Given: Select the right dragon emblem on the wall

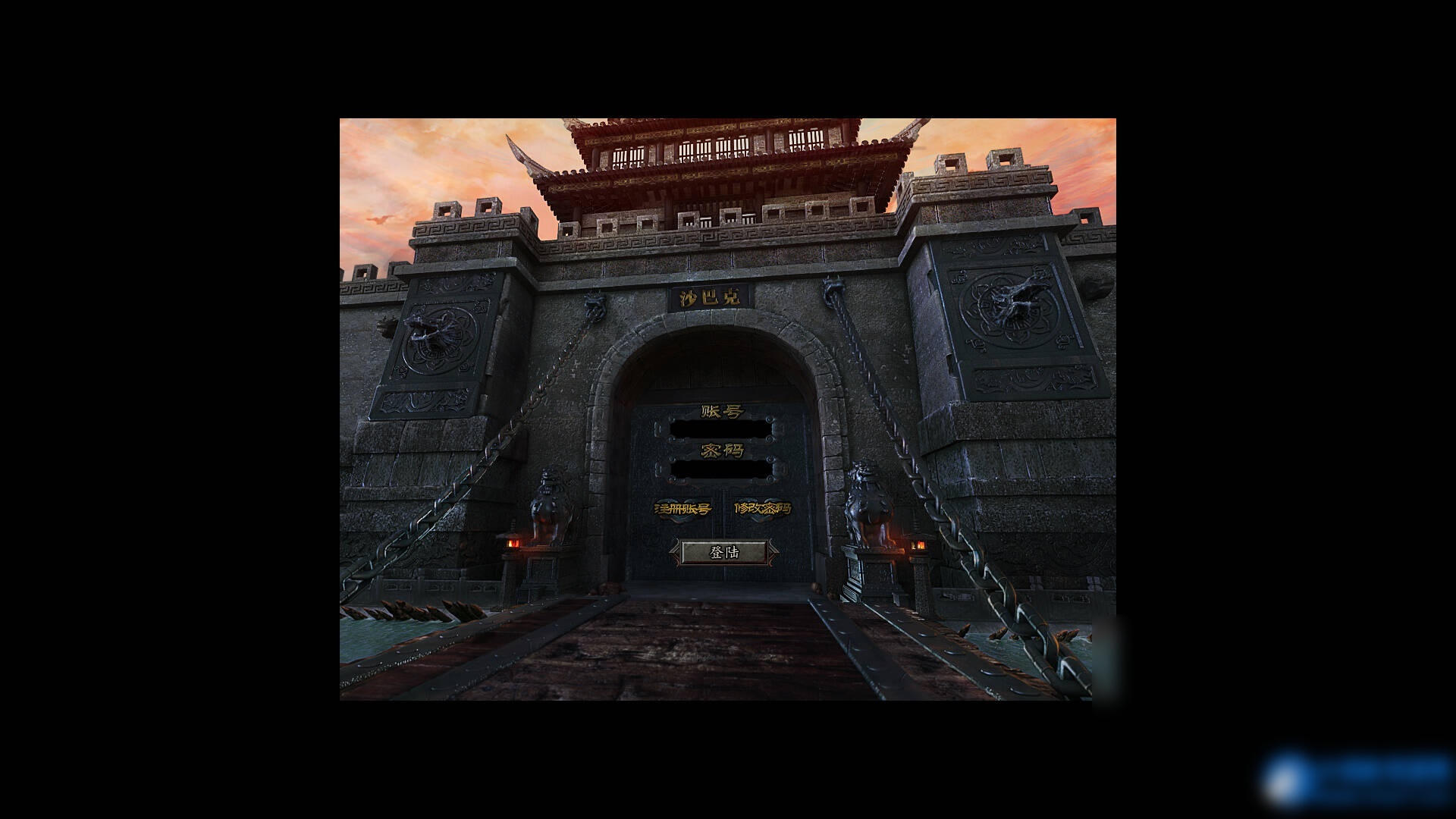Looking at the screenshot, I should click(1009, 307).
